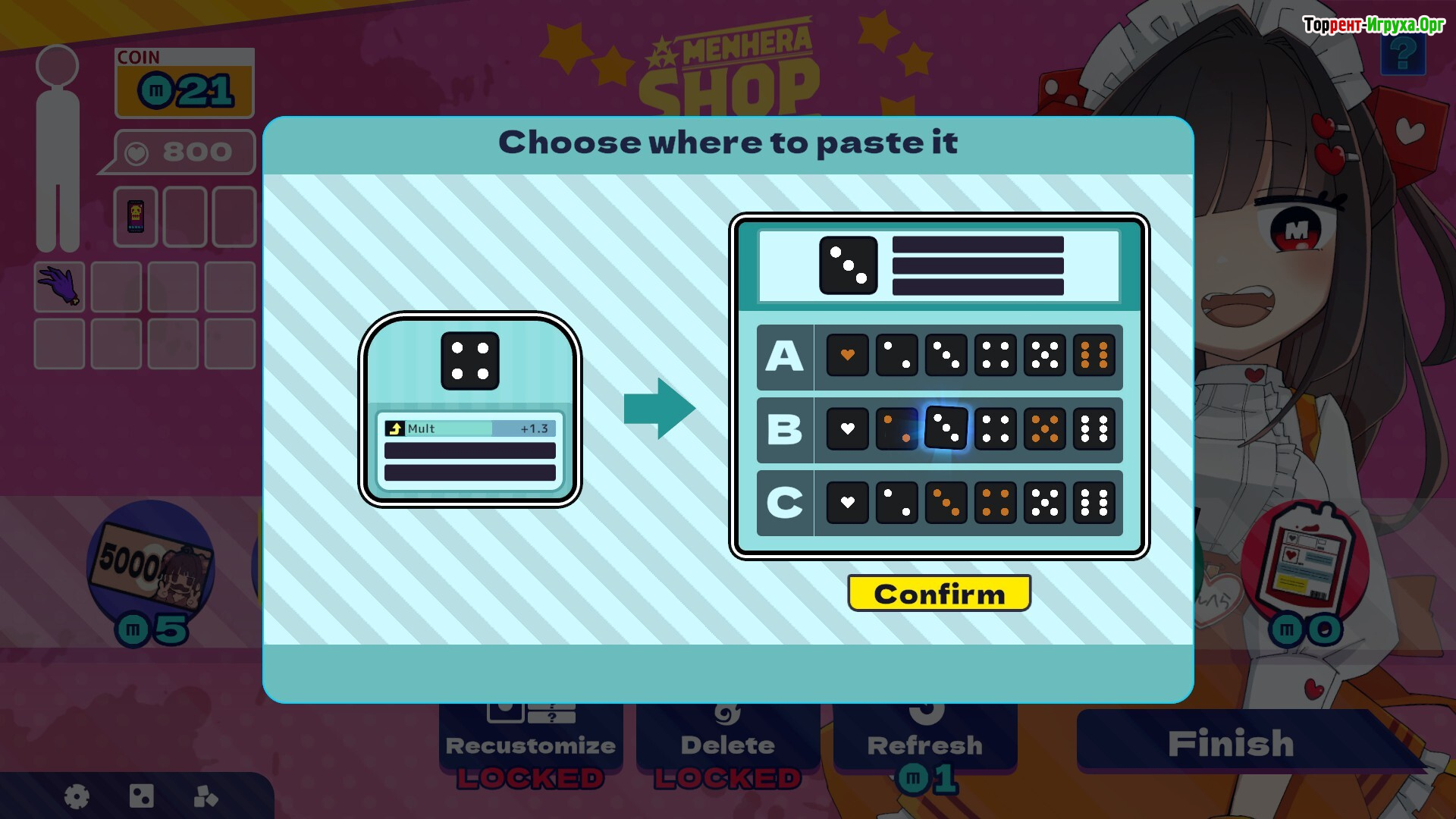
Task: Choose the five-pip orange face in row B
Action: click(x=1044, y=428)
